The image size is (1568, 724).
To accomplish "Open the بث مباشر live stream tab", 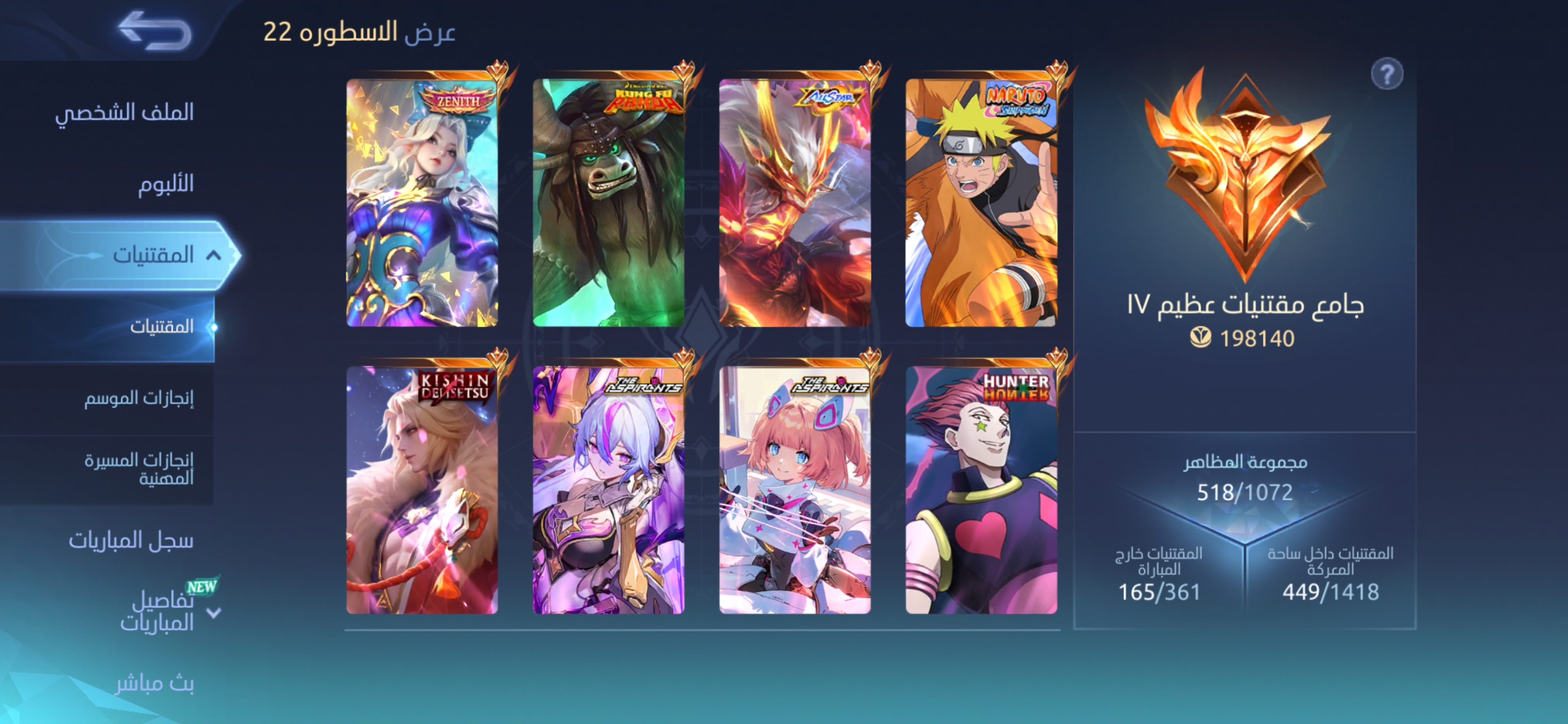I will [155, 684].
